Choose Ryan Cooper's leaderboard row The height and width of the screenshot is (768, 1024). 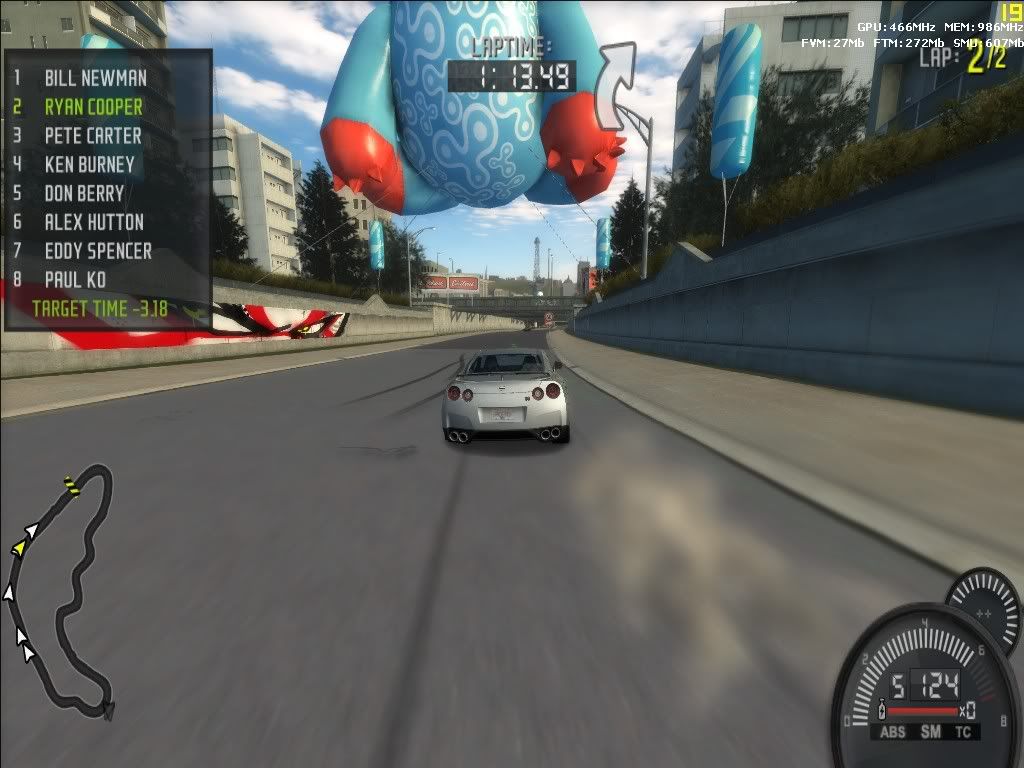pos(93,106)
